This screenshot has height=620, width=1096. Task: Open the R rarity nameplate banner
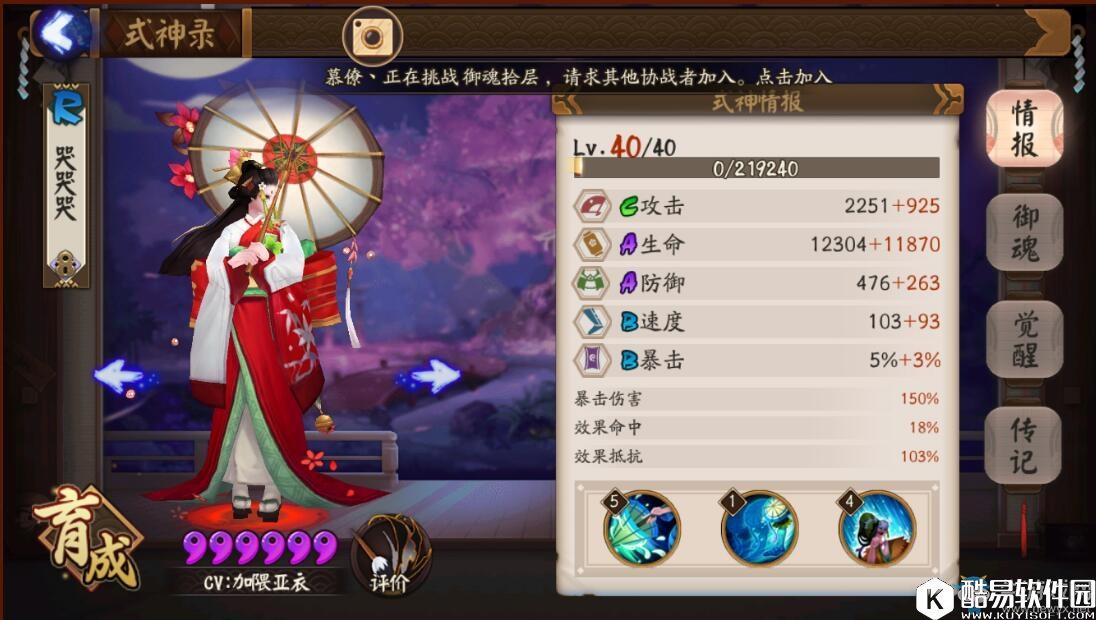coord(68,185)
